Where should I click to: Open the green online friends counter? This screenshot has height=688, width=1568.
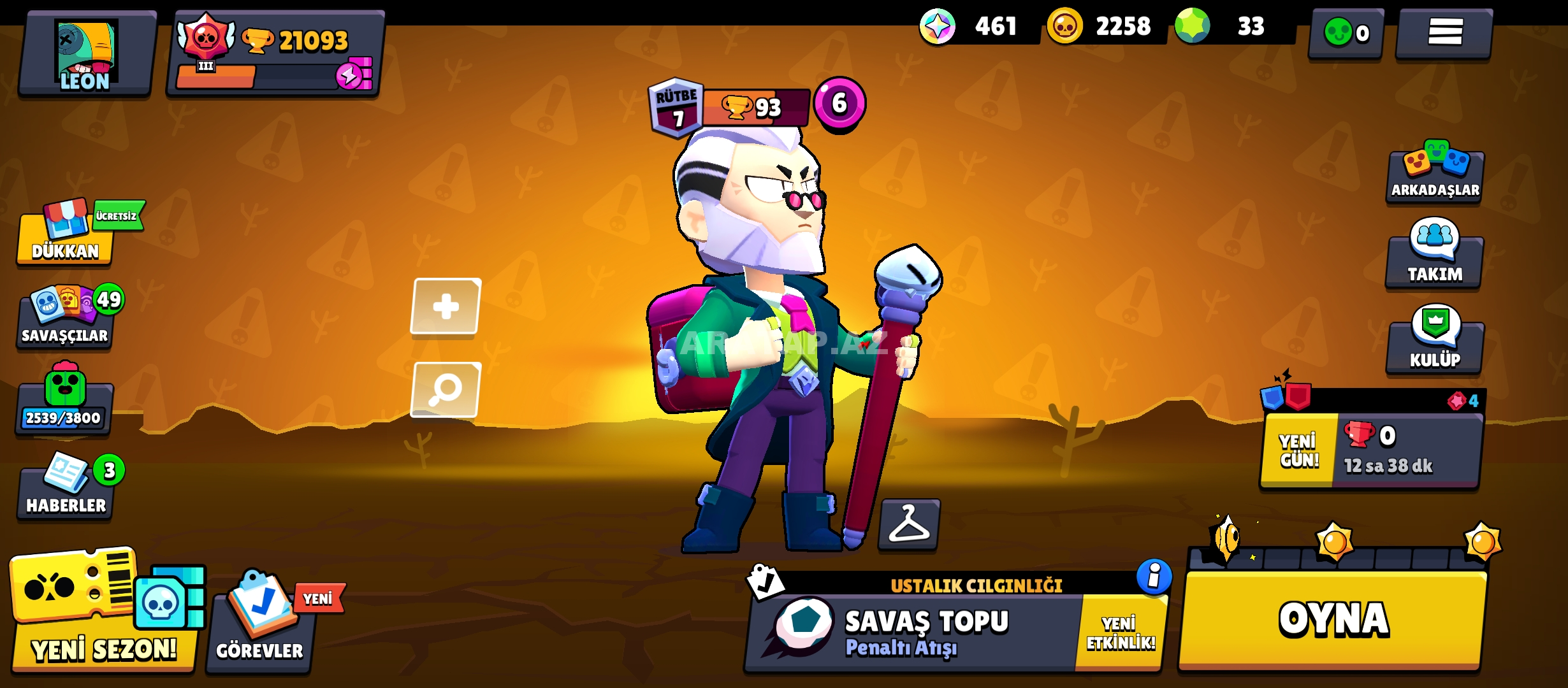[1346, 33]
